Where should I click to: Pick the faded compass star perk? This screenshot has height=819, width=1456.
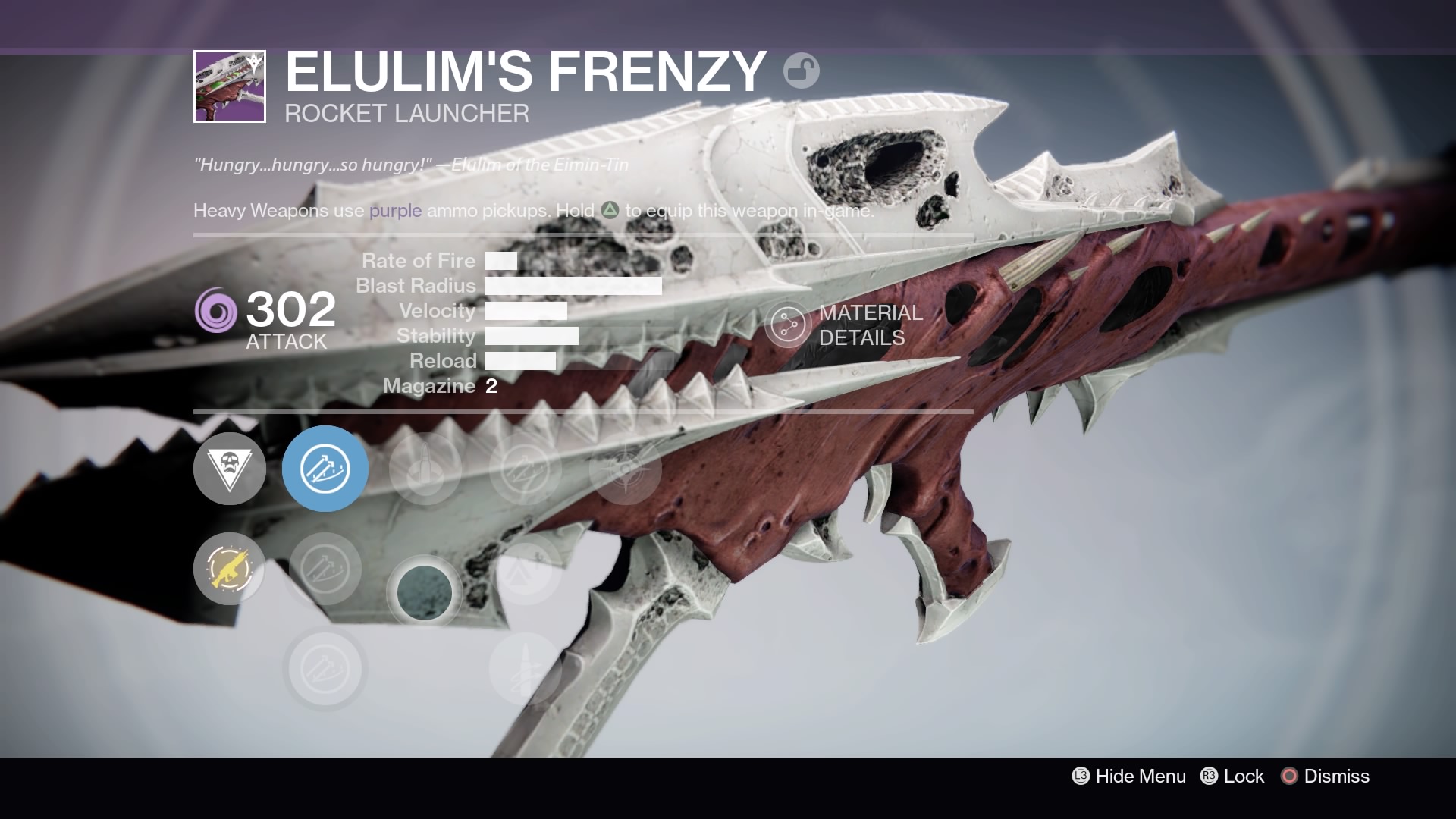click(x=625, y=469)
